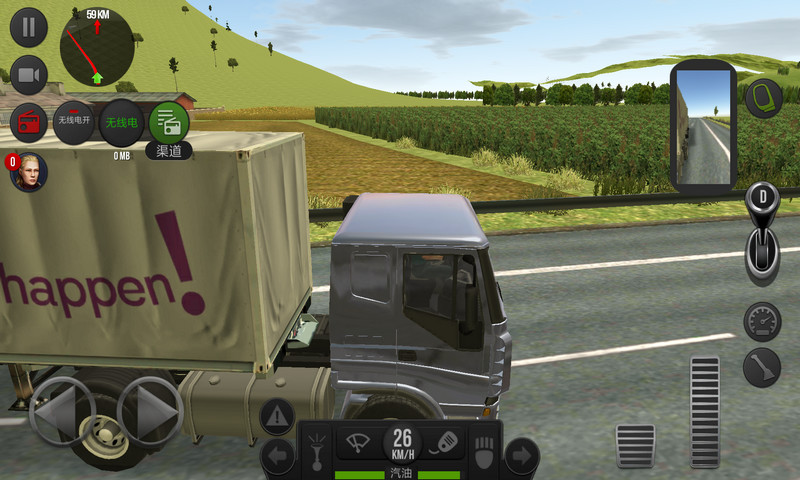This screenshot has height=480, width=800.
Task: Click the circular GPS minimap
Action: pyautogui.click(x=96, y=48)
